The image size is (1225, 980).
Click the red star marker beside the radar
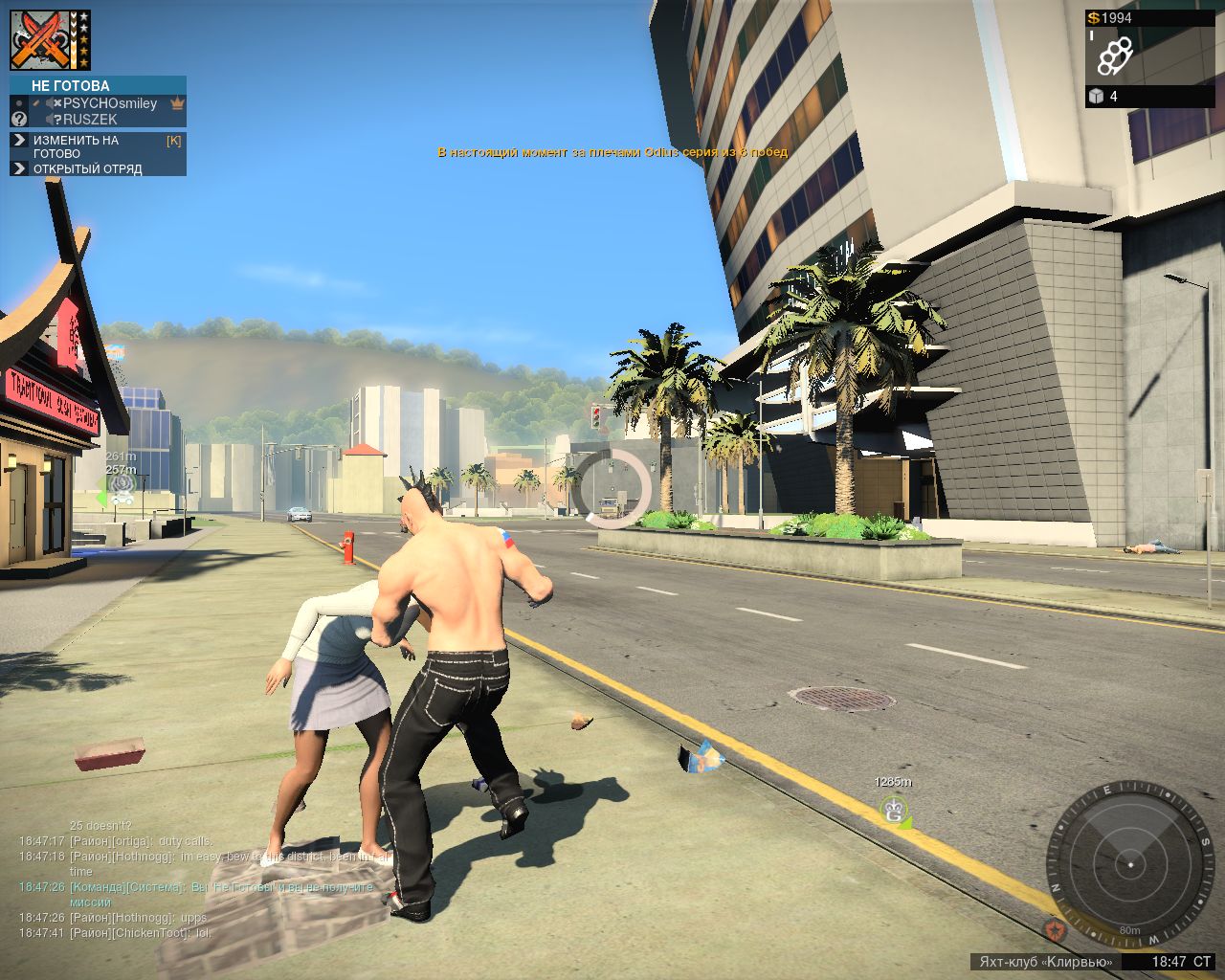(1055, 927)
